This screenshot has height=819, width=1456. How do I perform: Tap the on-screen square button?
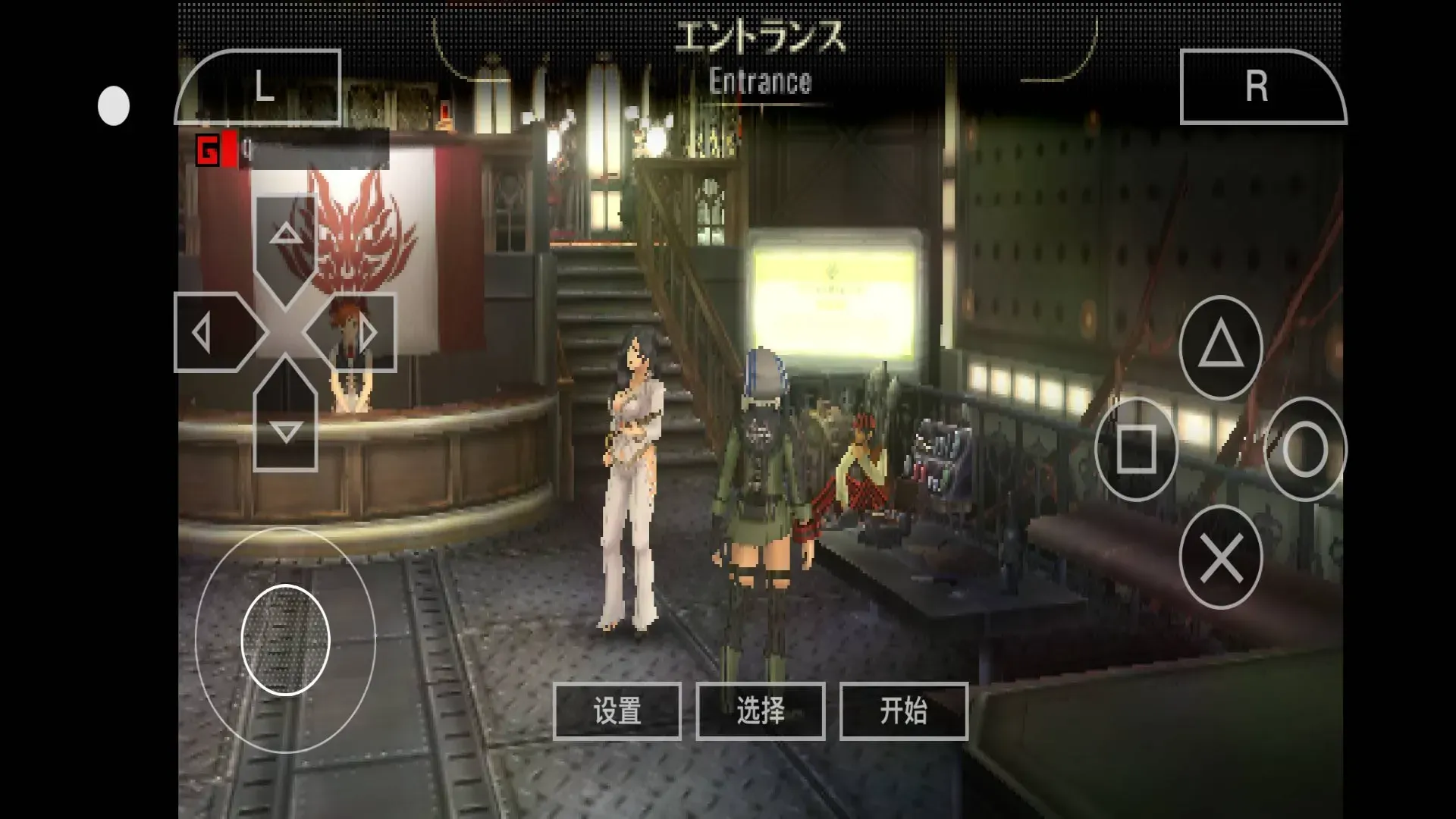click(1136, 449)
